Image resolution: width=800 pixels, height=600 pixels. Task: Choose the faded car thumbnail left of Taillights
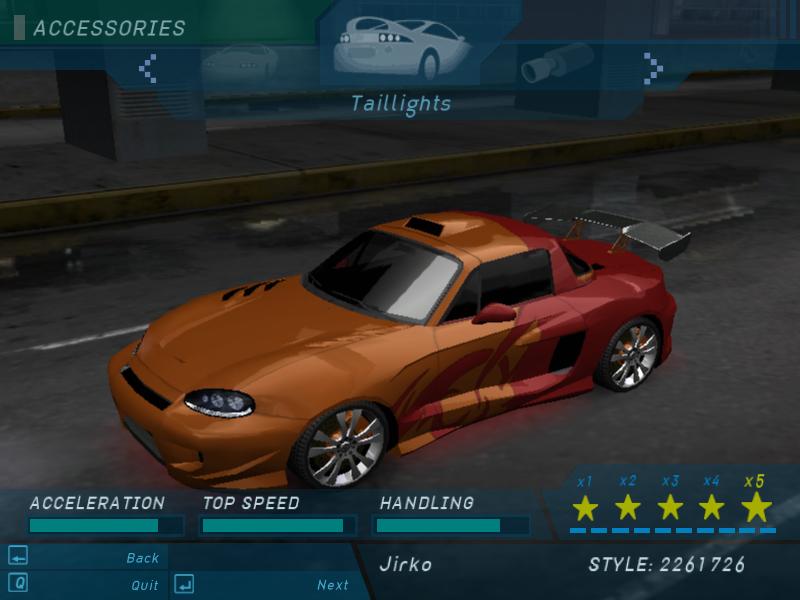click(239, 63)
